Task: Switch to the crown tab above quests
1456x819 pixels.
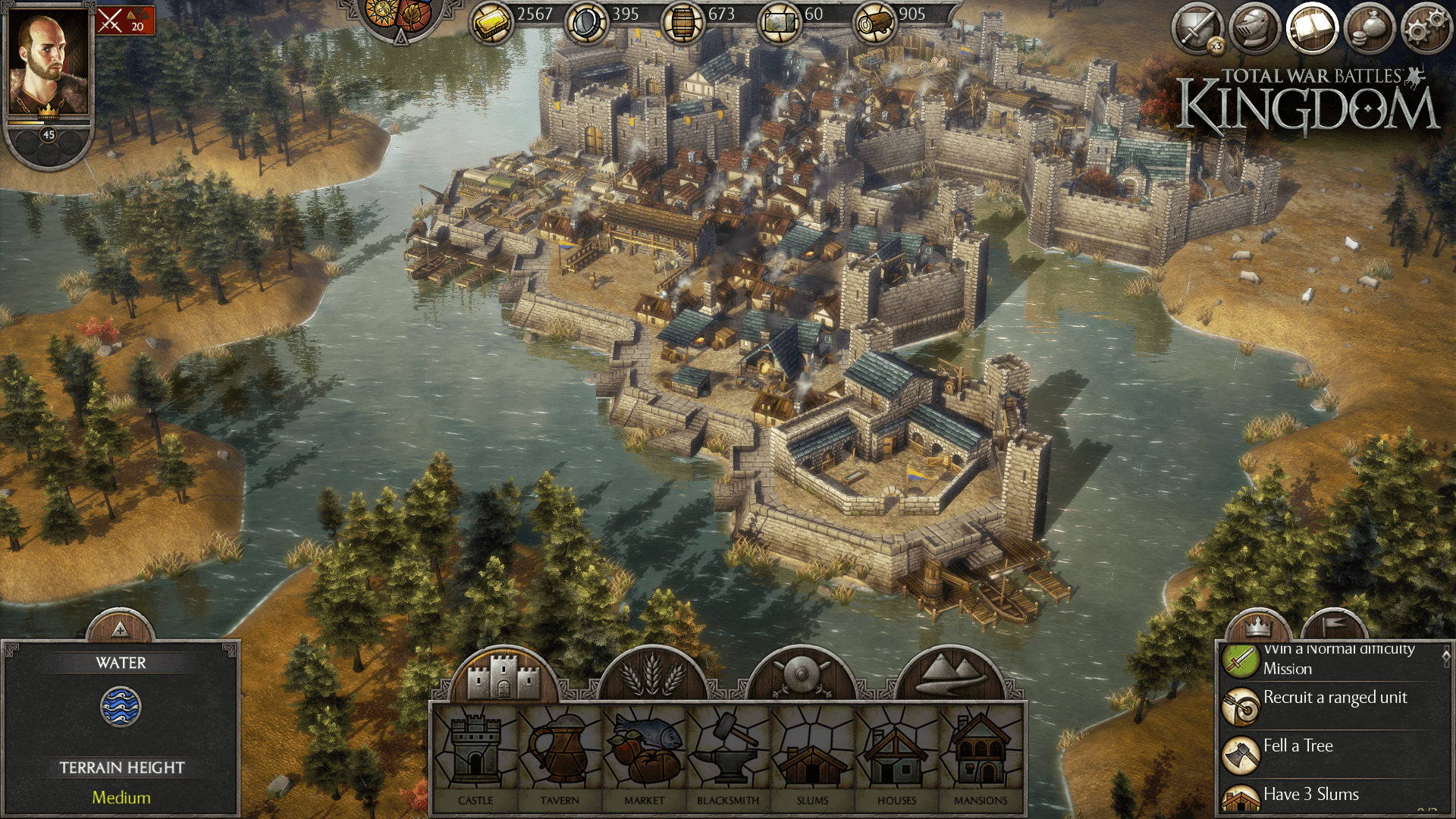Action: [1258, 626]
